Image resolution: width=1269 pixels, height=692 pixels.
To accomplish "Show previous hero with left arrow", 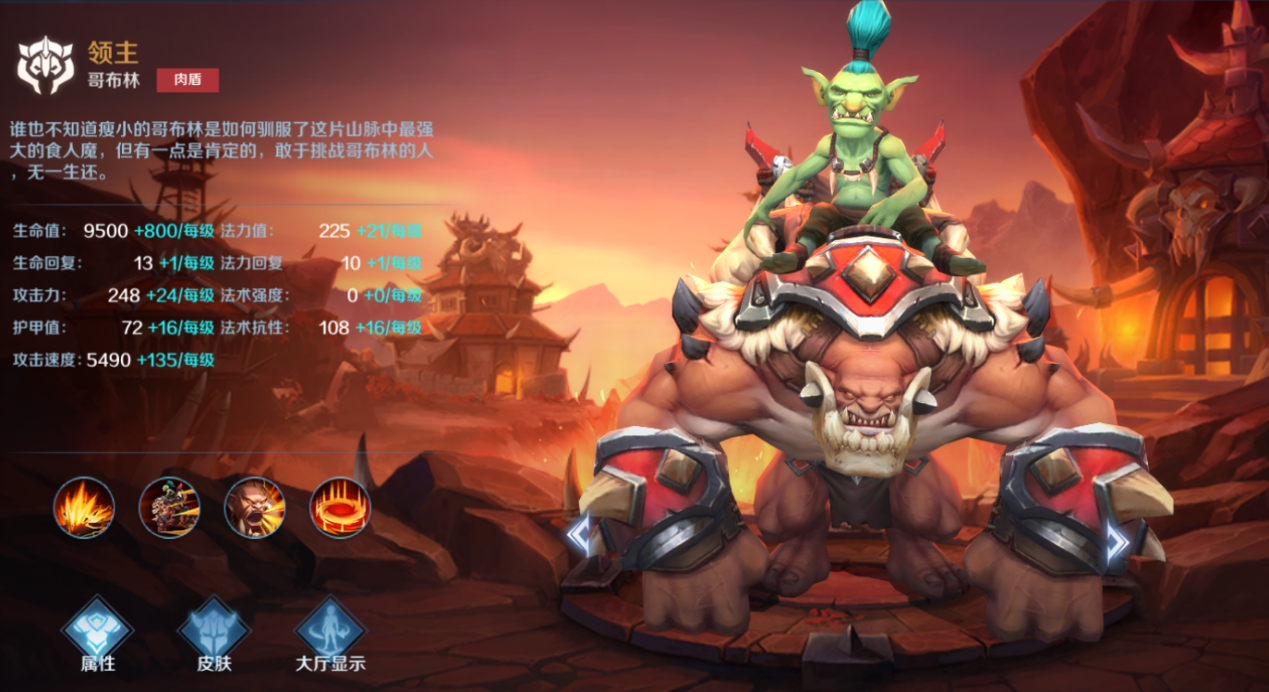I will [x=579, y=537].
